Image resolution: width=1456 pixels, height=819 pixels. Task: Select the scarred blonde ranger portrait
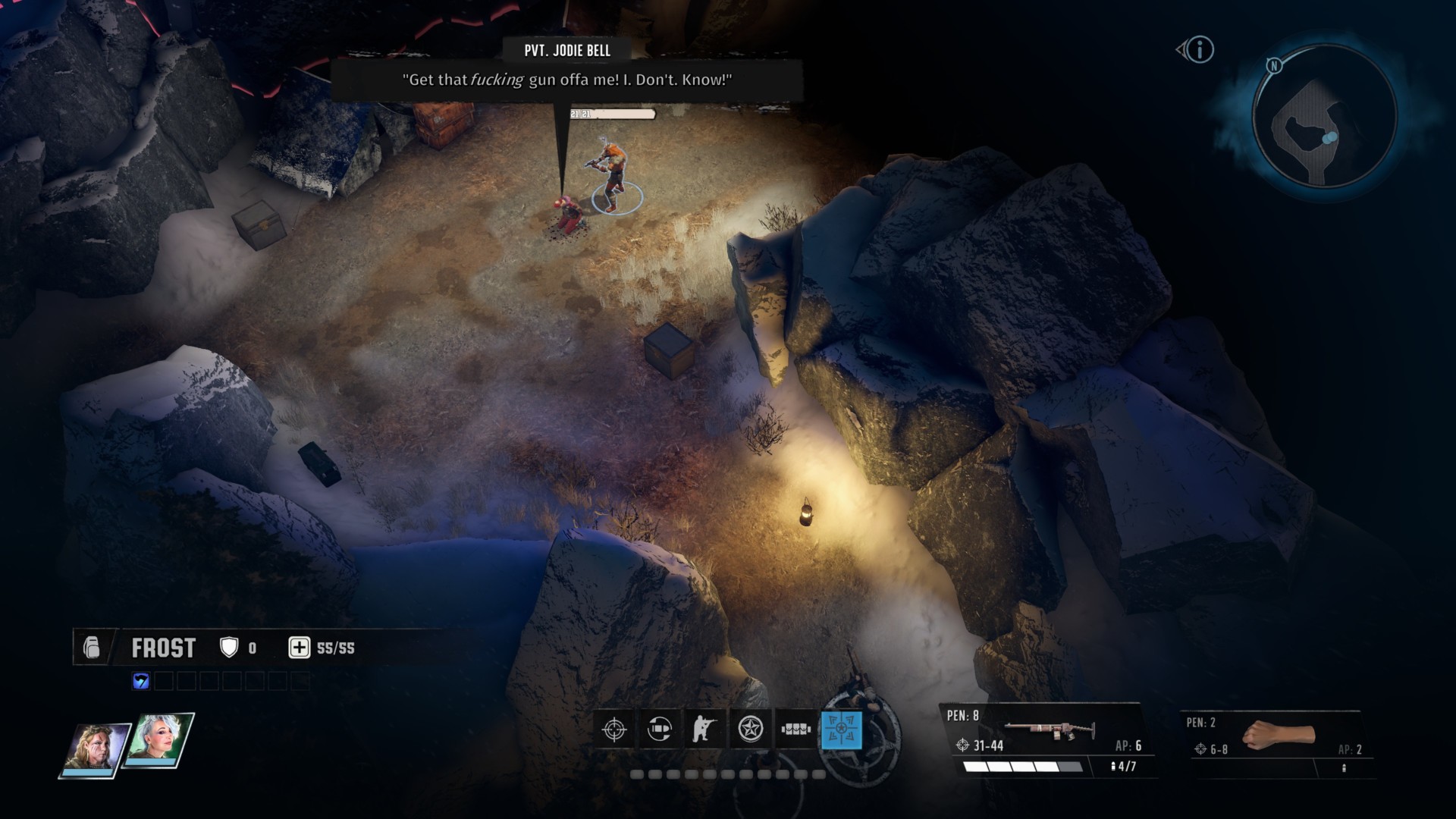tap(96, 747)
